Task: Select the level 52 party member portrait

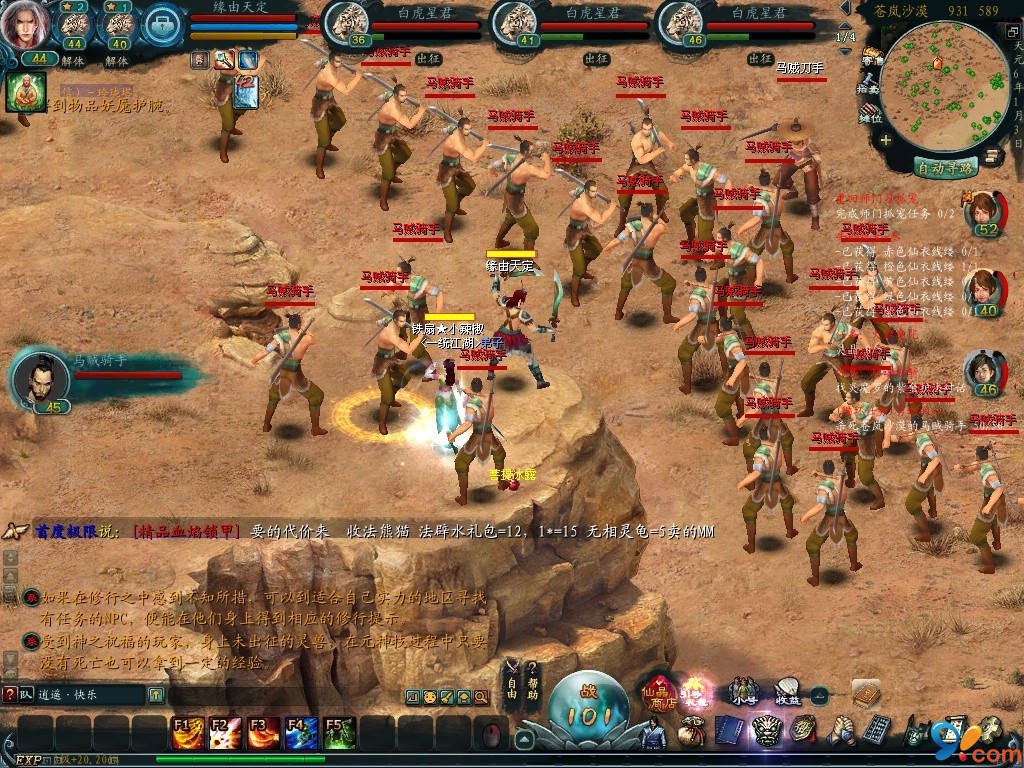Action: click(x=984, y=211)
